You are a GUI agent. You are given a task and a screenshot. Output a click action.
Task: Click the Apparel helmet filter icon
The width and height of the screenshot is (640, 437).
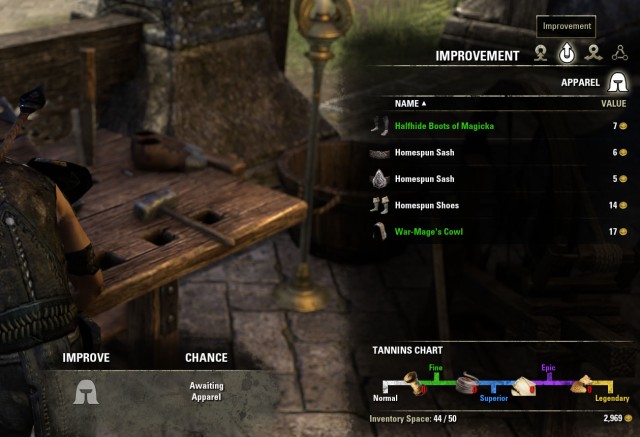(617, 82)
